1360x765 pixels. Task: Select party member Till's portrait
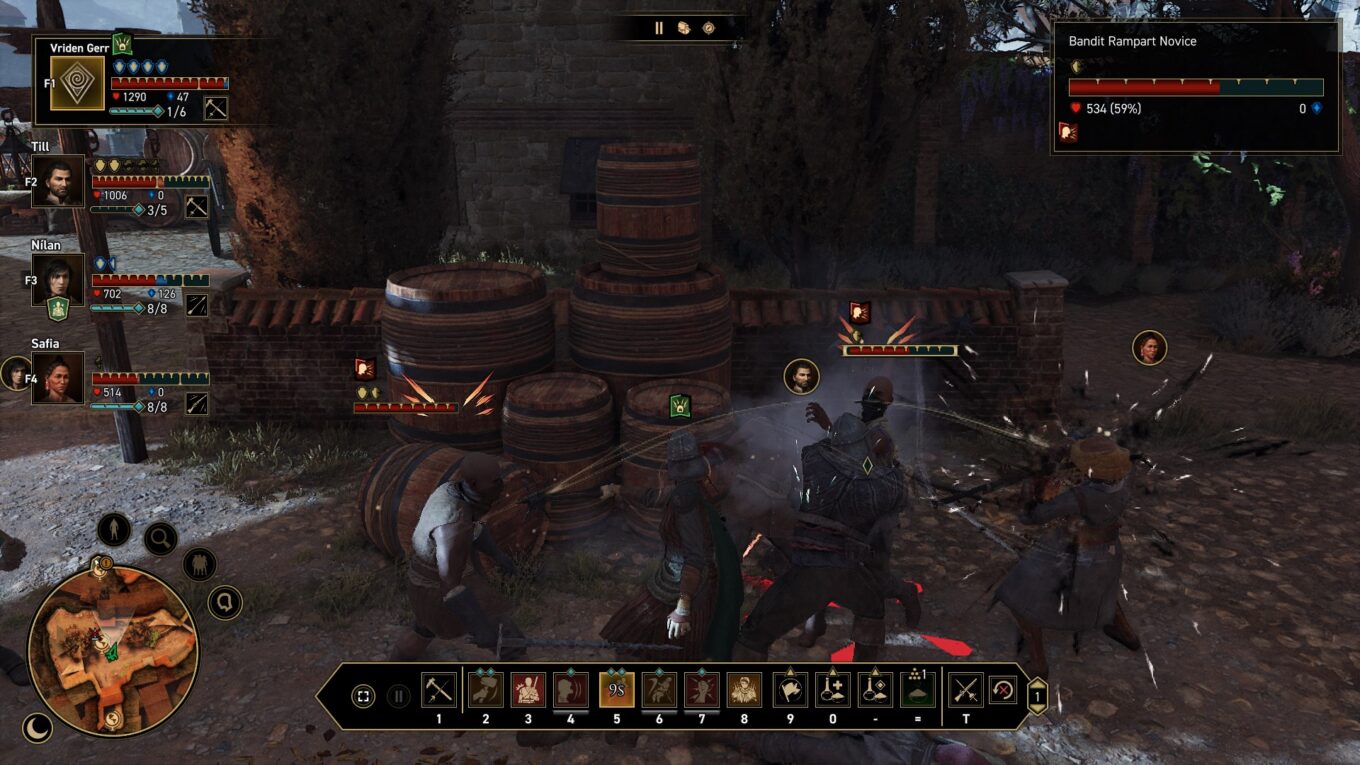tap(58, 181)
